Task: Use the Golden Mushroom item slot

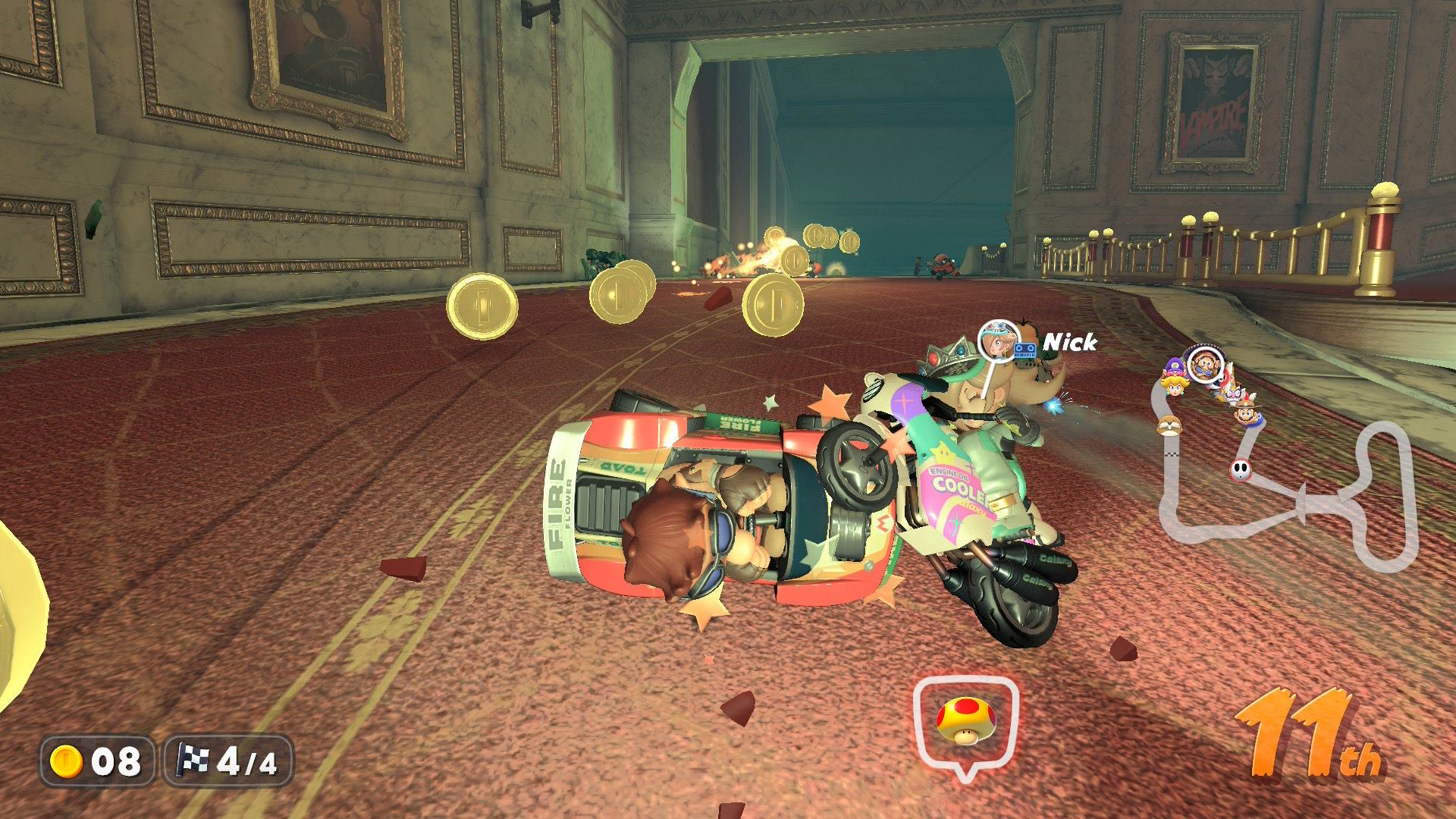Action: [965, 723]
